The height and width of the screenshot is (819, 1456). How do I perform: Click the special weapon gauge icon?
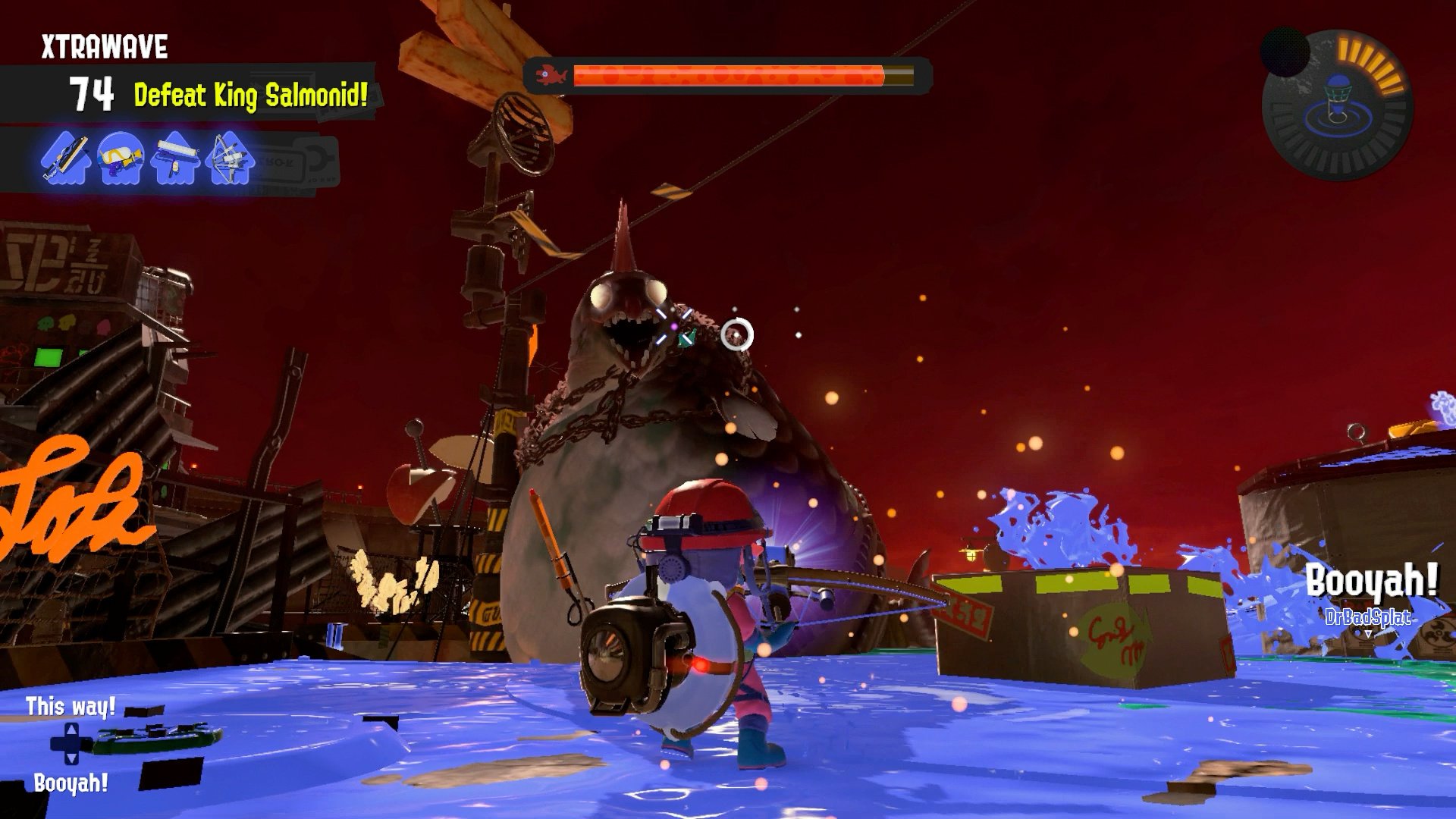pyautogui.click(x=1337, y=105)
